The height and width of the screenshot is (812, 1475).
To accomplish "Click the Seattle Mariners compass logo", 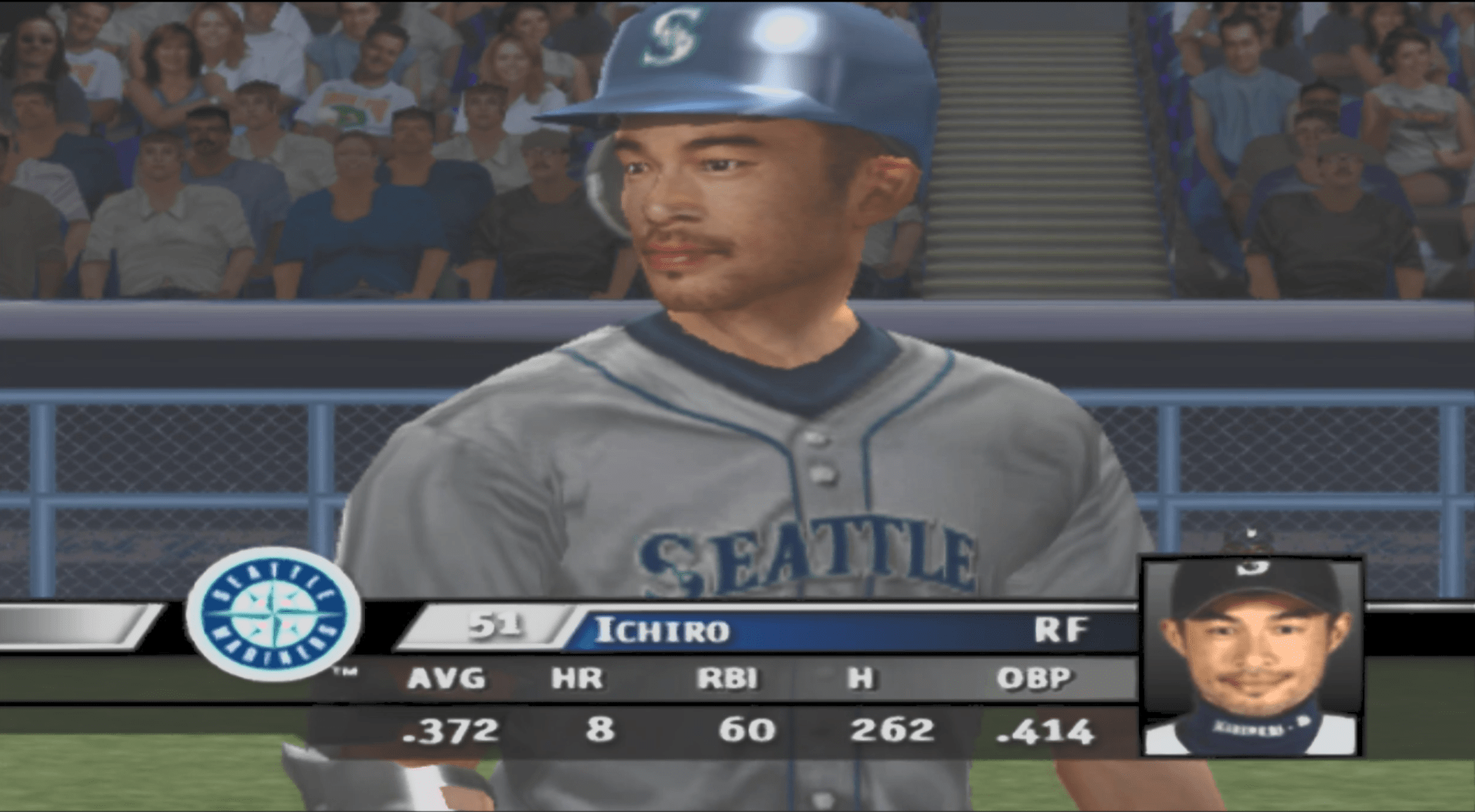I will pyautogui.click(x=273, y=613).
